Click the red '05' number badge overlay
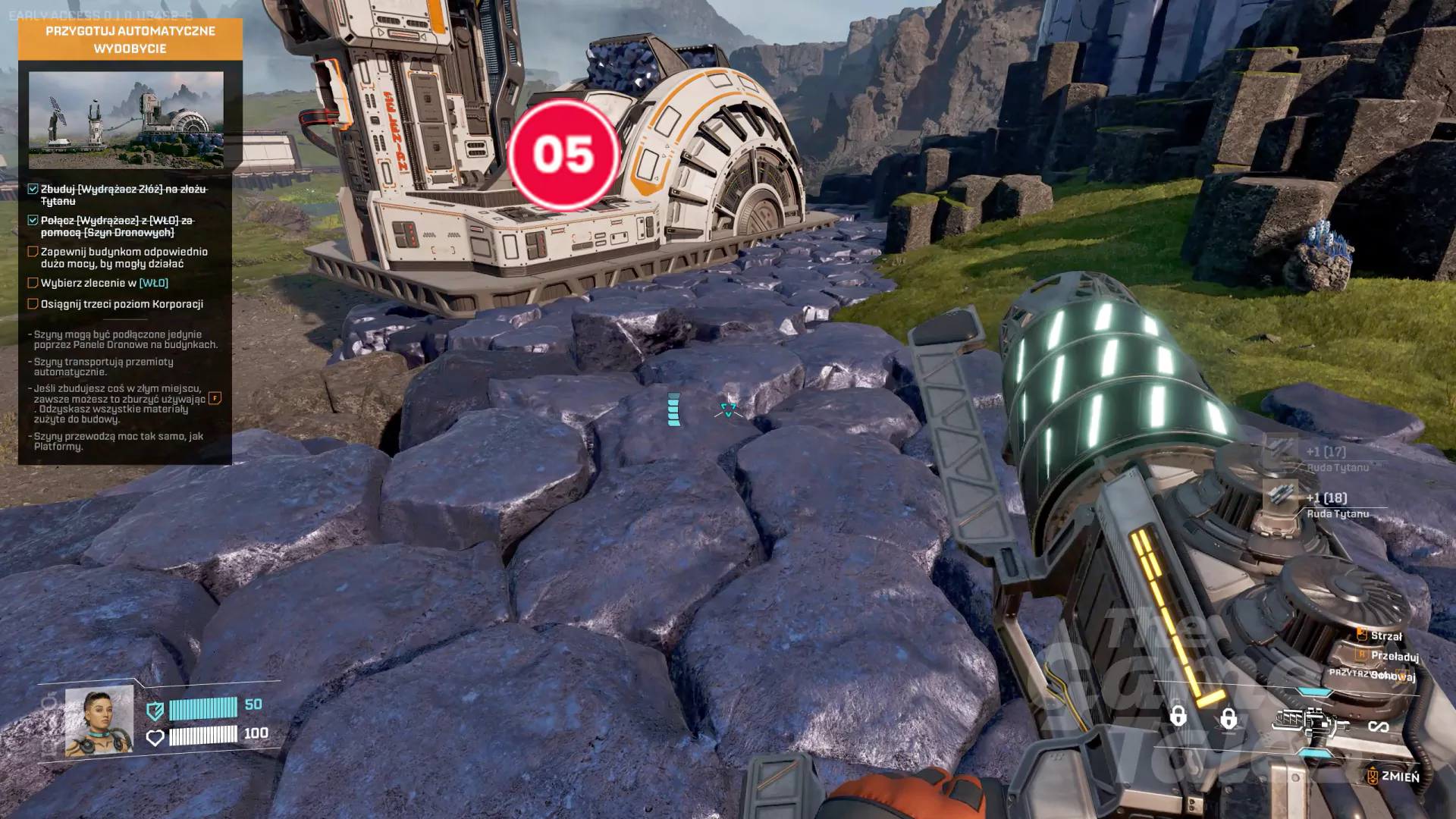The height and width of the screenshot is (819, 1456). click(563, 155)
